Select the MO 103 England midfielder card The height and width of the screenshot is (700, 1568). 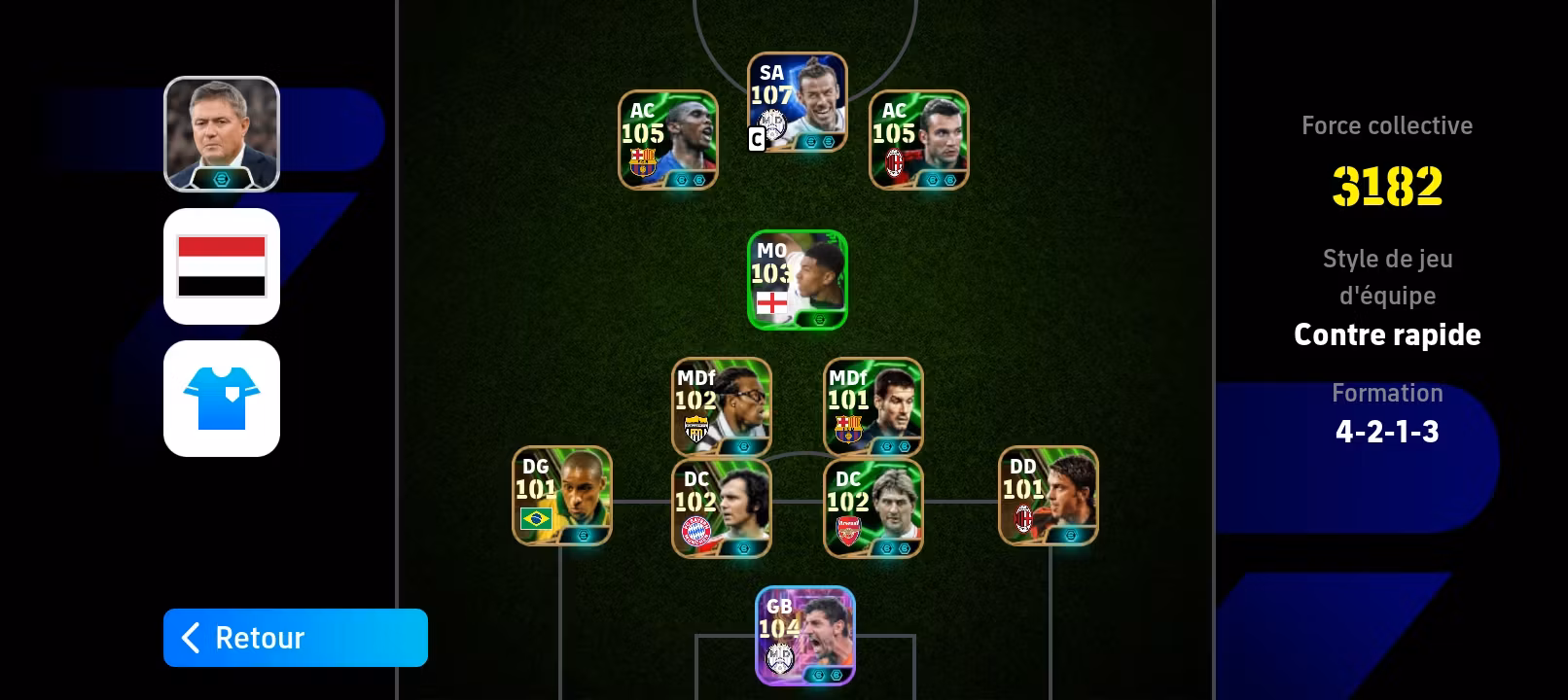[x=798, y=280]
